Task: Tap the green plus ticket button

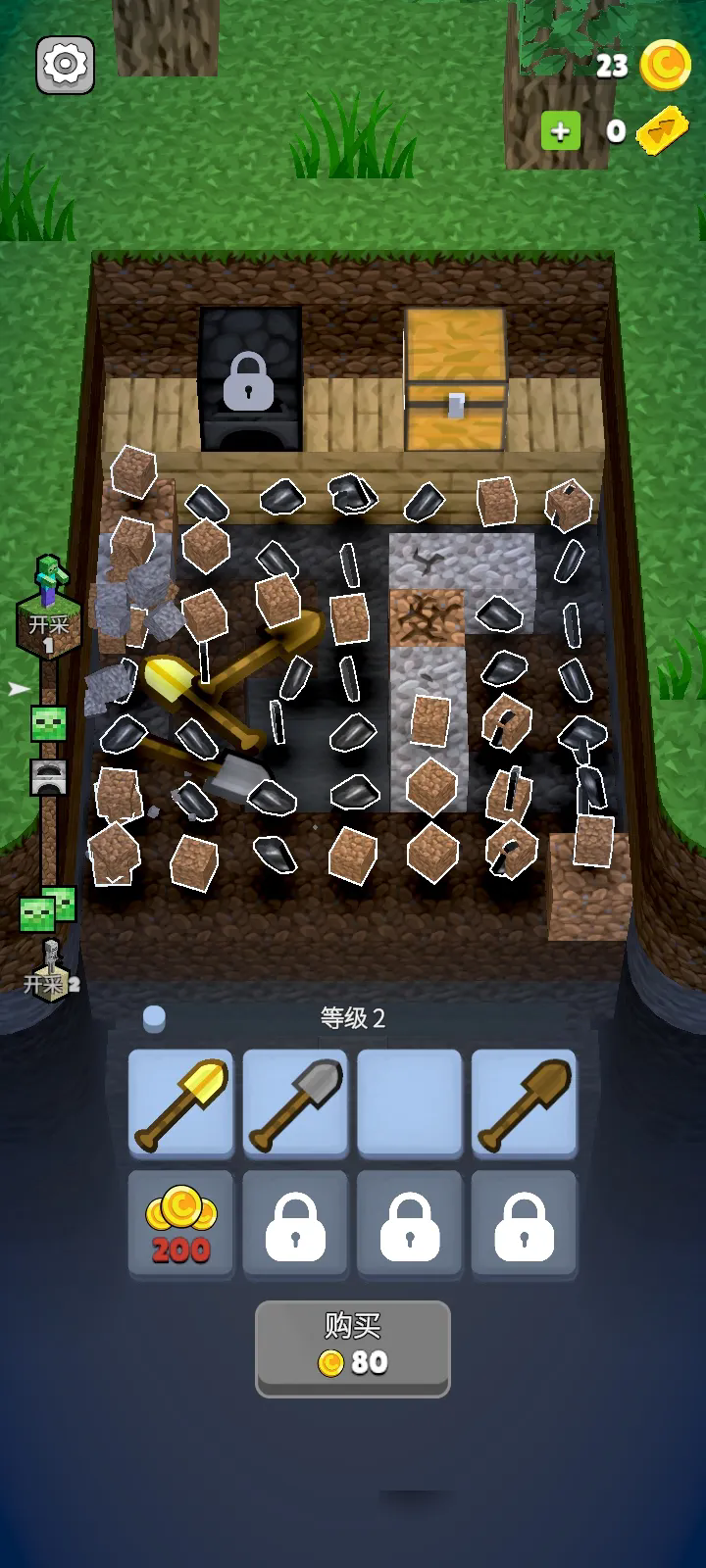Action: click(561, 131)
